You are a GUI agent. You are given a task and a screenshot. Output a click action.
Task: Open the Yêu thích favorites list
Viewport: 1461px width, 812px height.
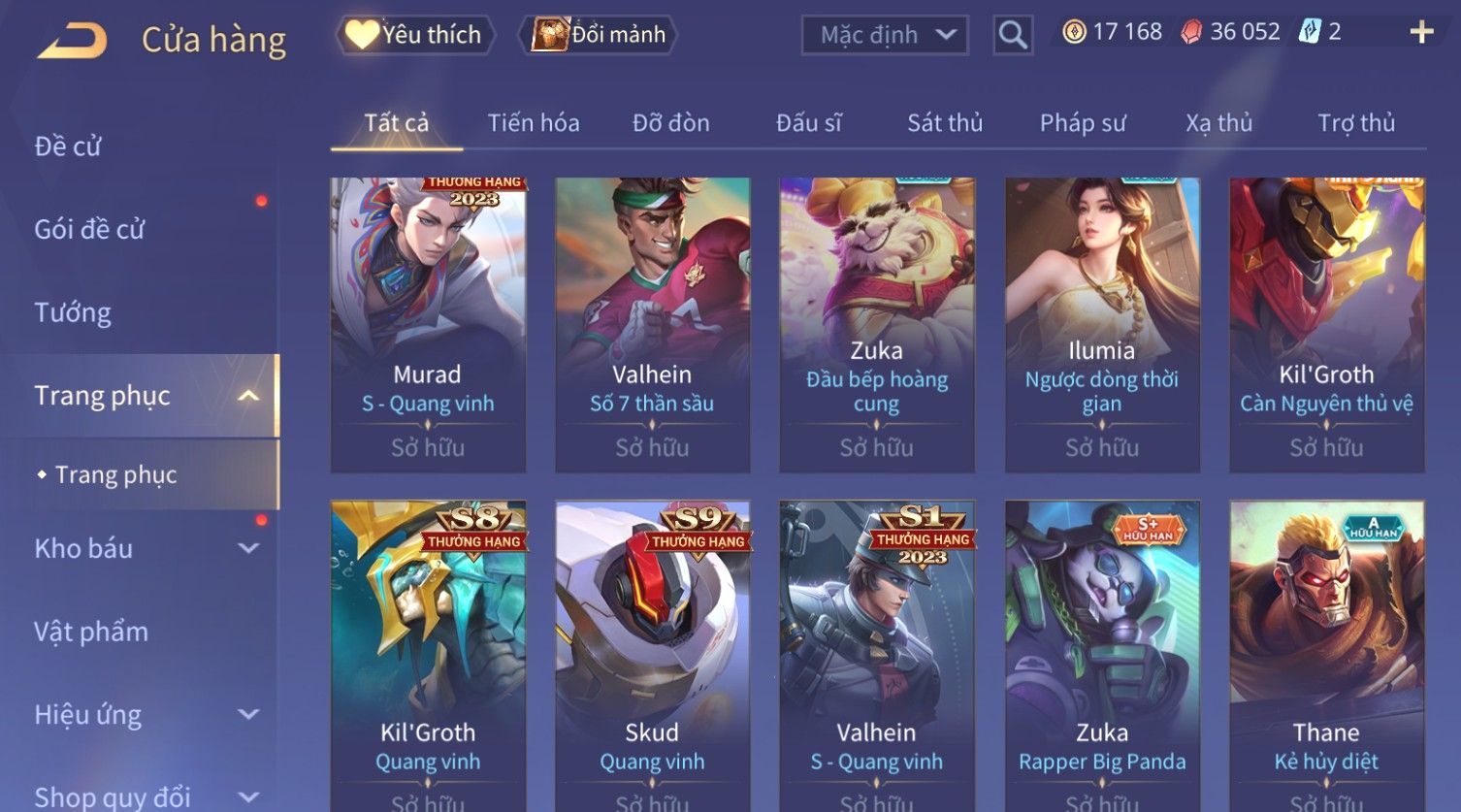[415, 35]
